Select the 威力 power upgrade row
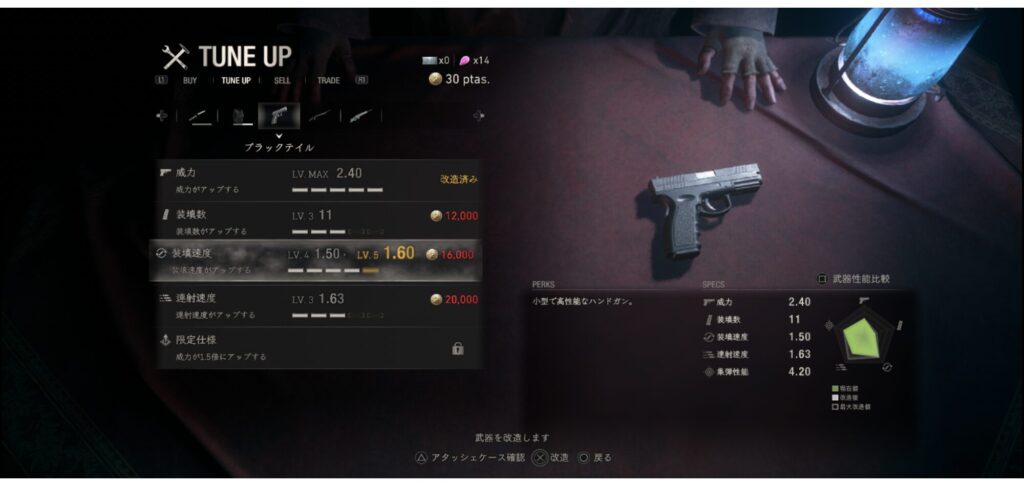Viewport: 1024px width, 486px height. [320, 179]
